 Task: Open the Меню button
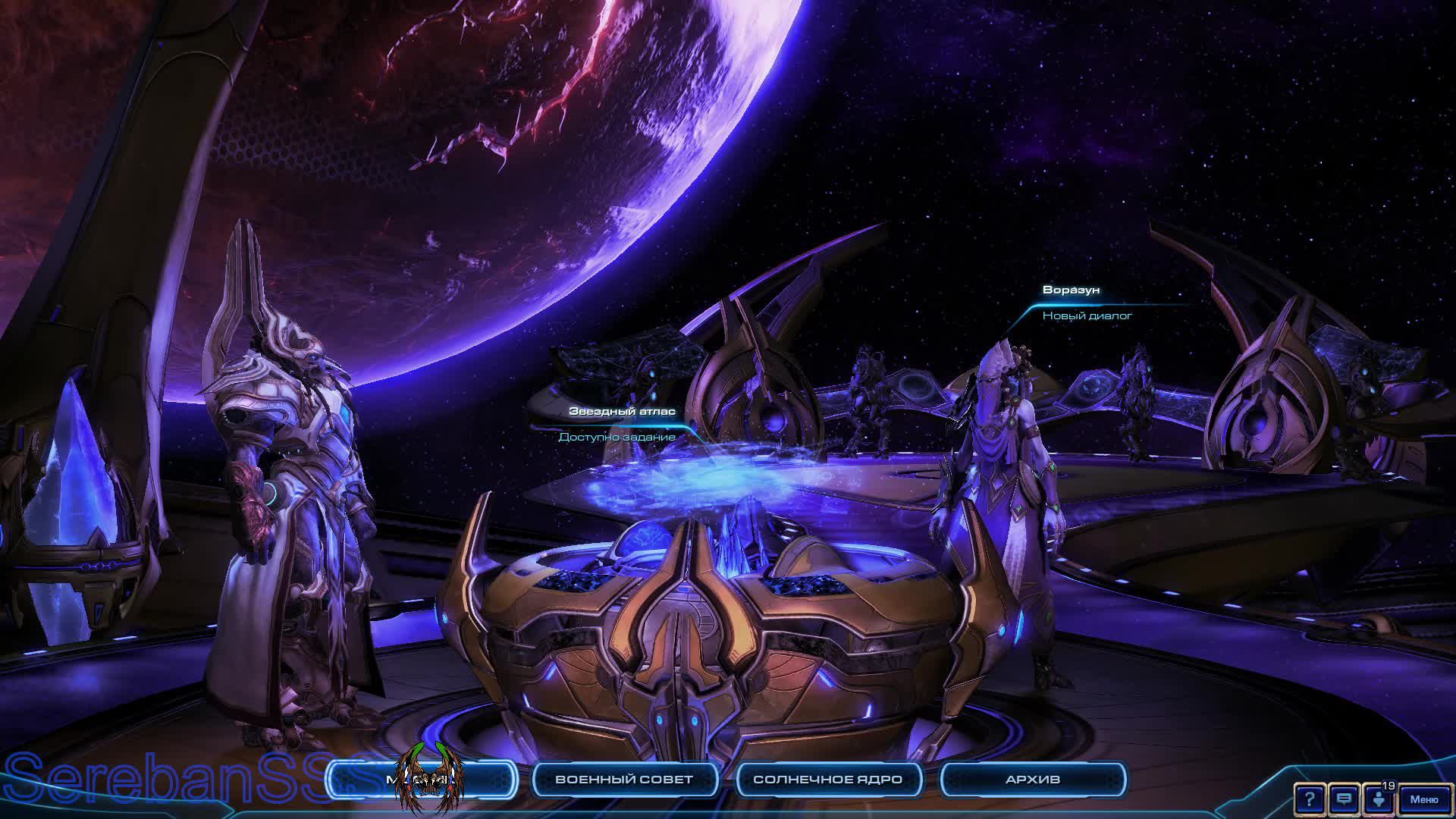pyautogui.click(x=1423, y=799)
